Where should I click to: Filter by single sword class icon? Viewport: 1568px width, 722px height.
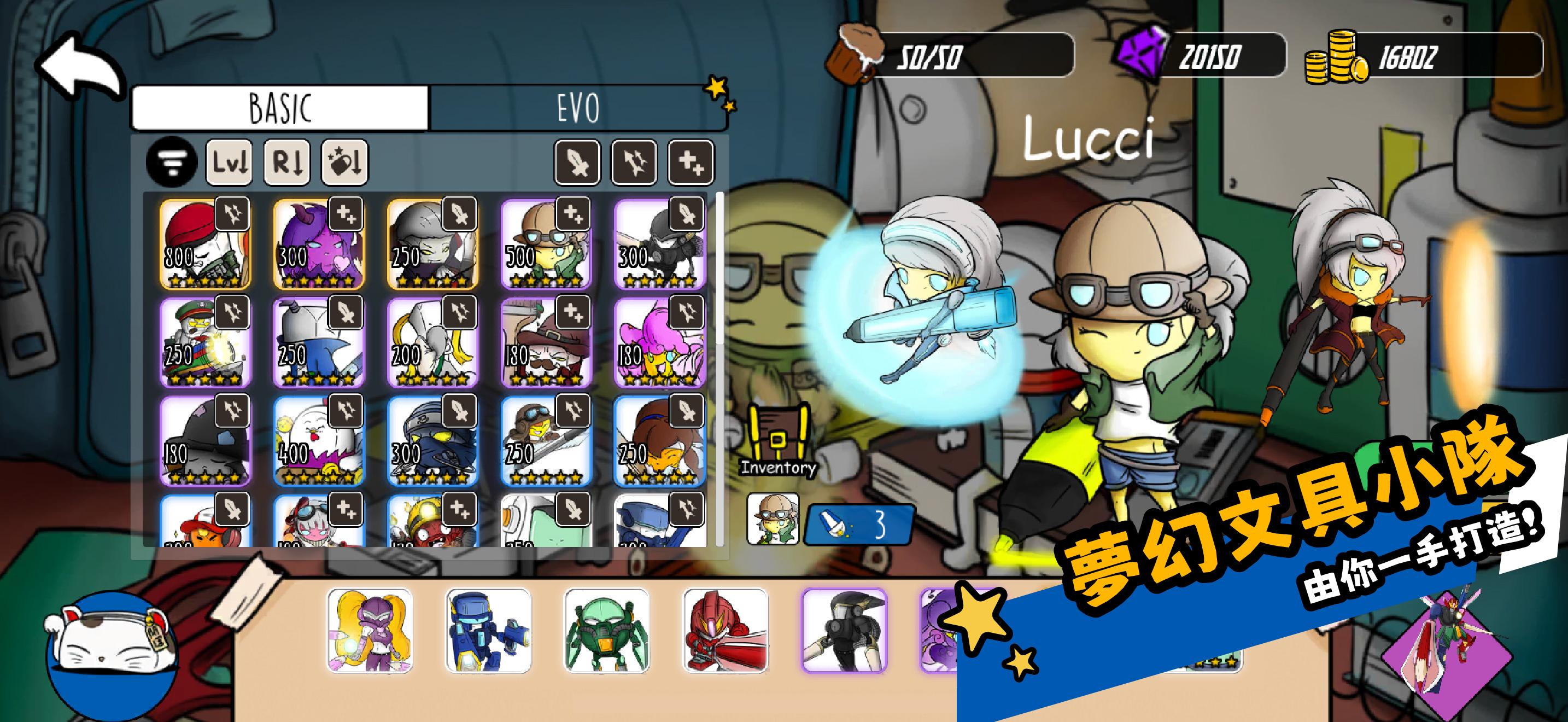[x=576, y=162]
